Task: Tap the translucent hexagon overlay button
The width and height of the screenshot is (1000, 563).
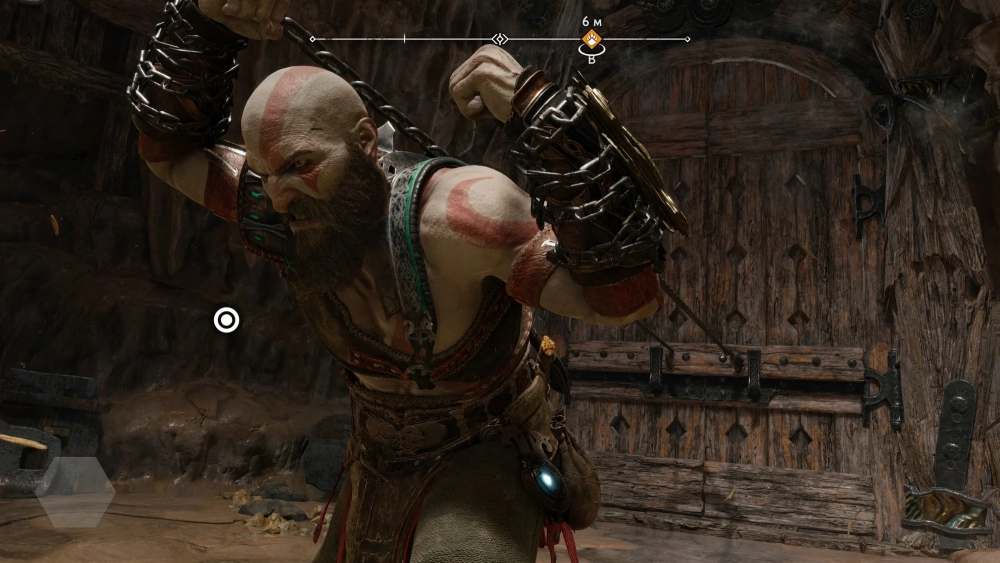Action: pyautogui.click(x=75, y=492)
